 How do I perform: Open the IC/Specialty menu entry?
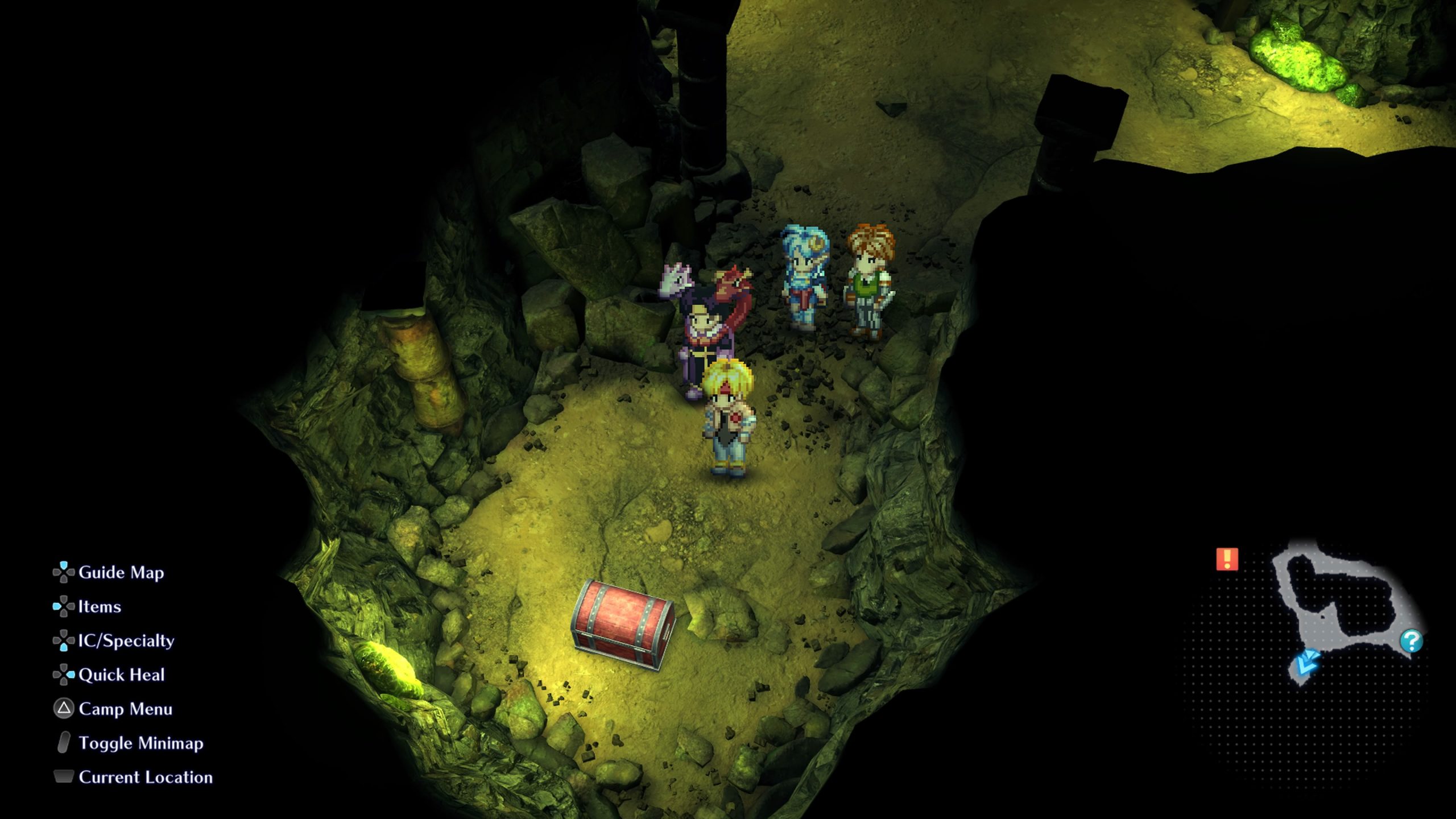coord(126,640)
